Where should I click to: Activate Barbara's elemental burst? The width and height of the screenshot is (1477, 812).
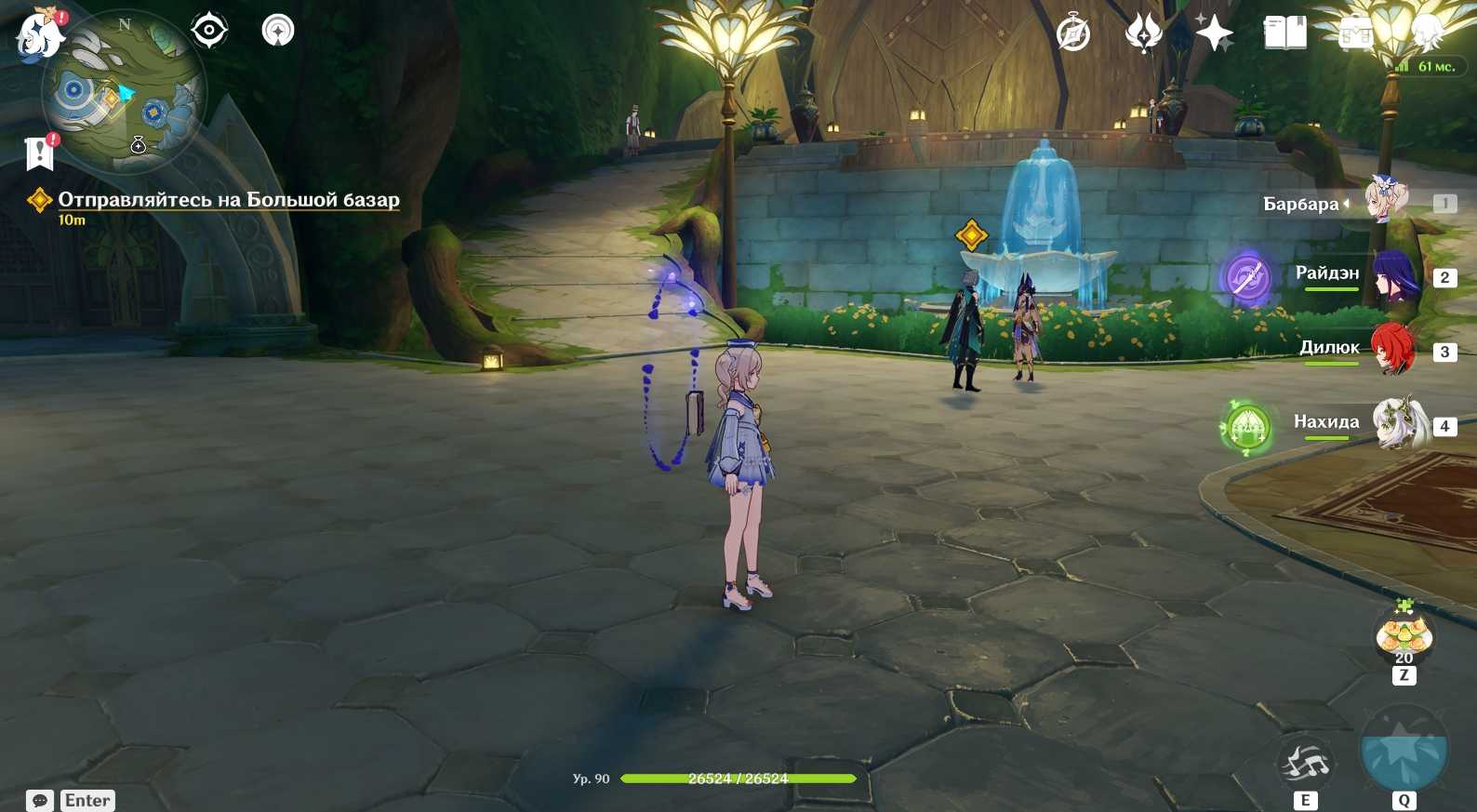(x=1404, y=752)
